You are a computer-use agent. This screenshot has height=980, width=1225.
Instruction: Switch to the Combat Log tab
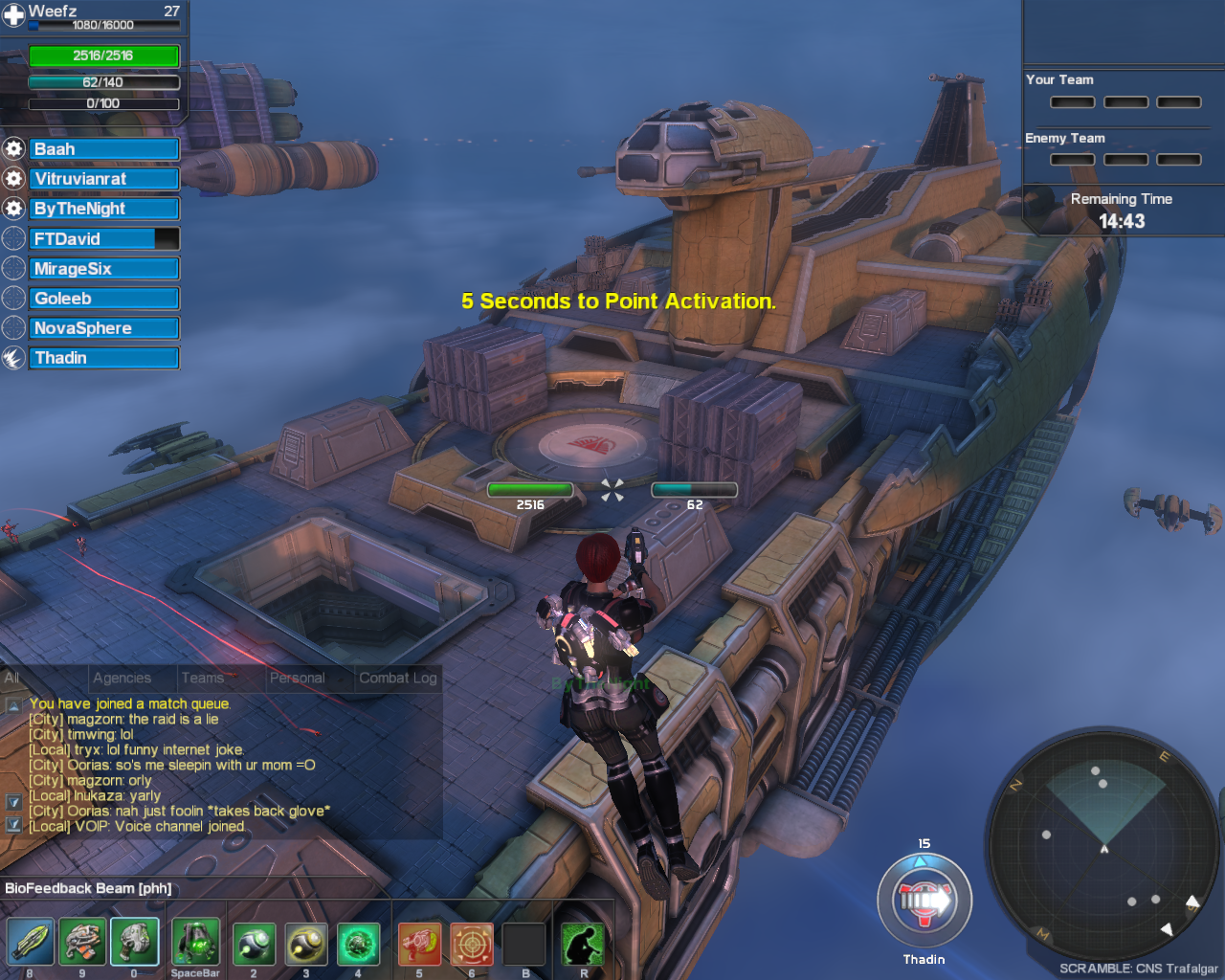coord(397,678)
